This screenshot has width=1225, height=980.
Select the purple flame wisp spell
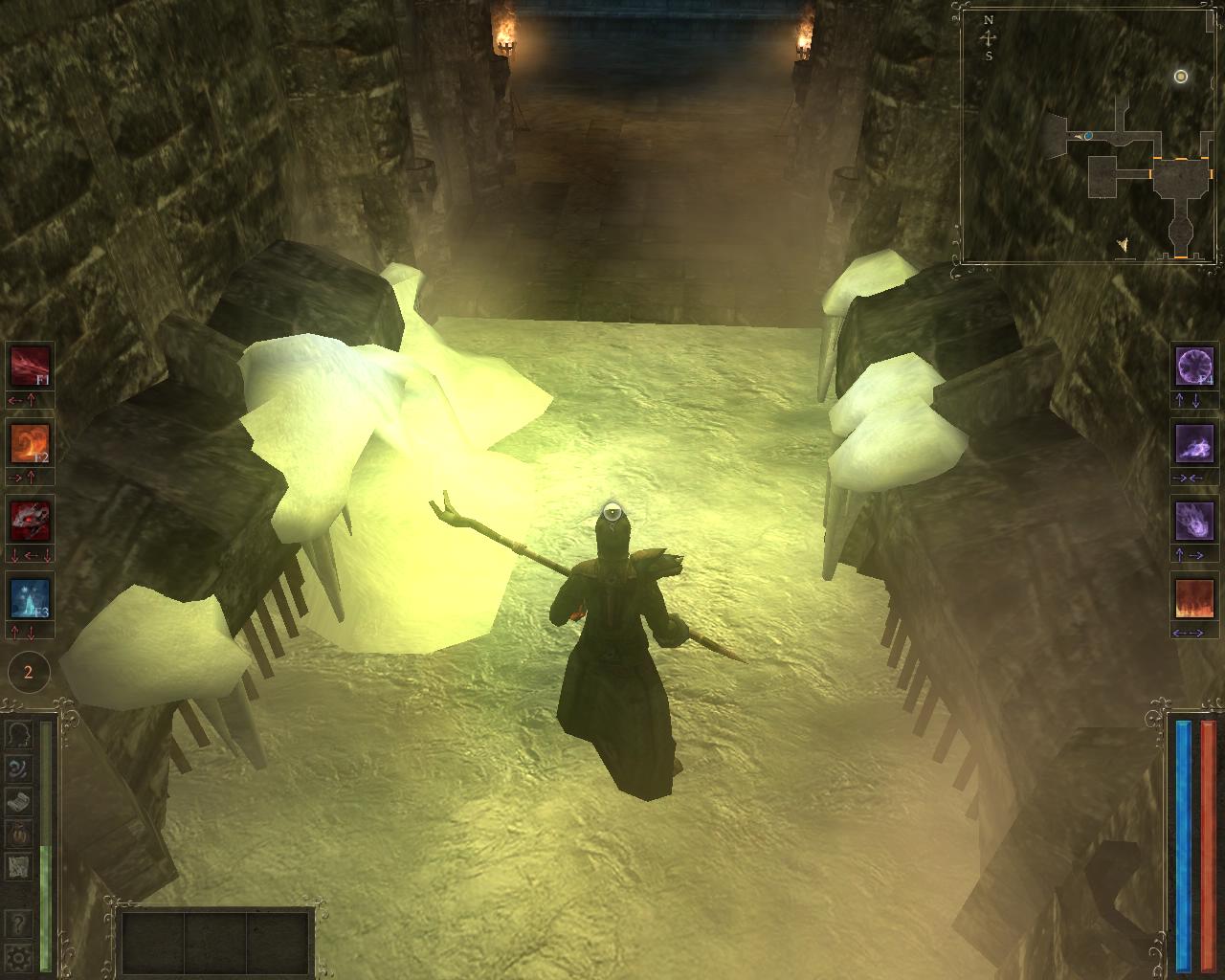[x=1194, y=443]
